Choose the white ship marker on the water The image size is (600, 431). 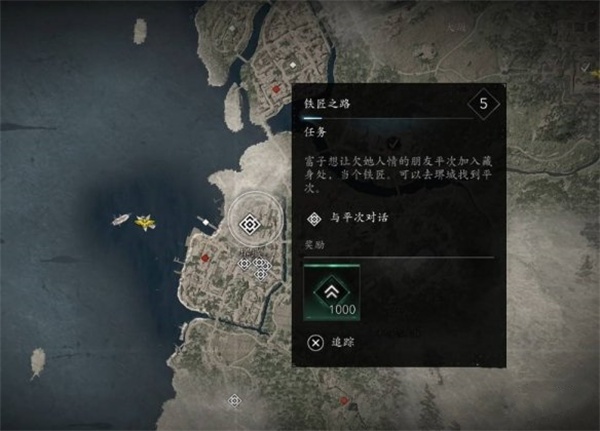click(x=121, y=218)
